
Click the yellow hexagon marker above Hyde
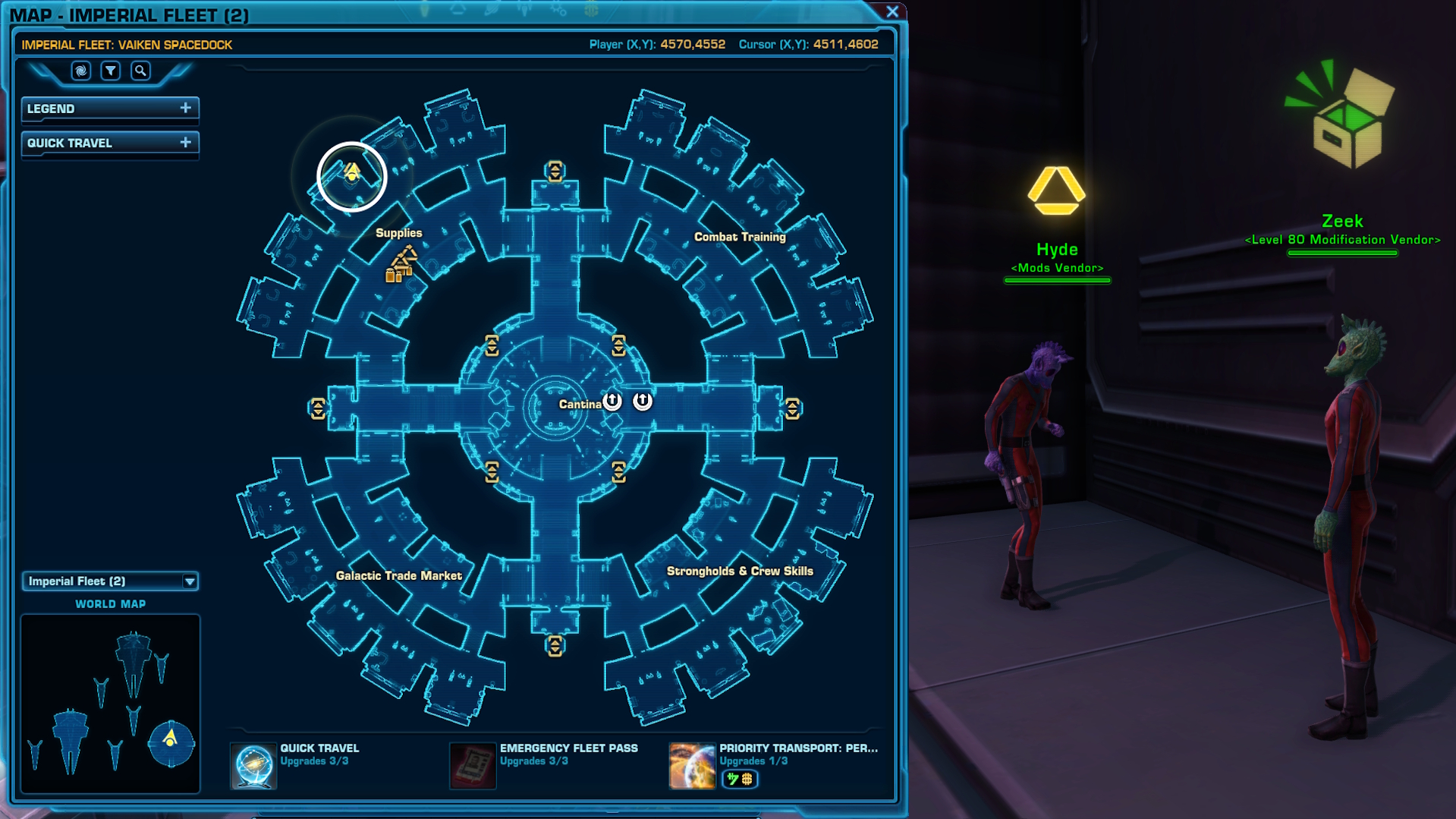pyautogui.click(x=1057, y=192)
